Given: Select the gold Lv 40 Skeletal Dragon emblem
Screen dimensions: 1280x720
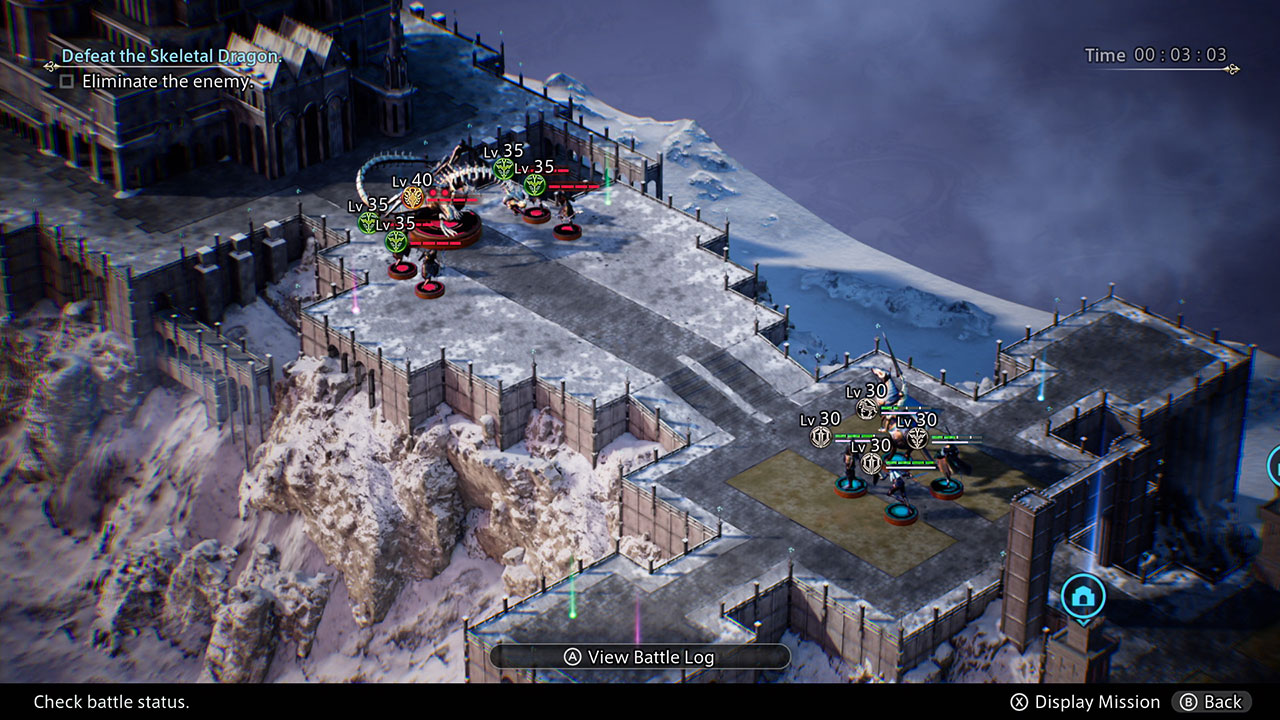Looking at the screenshot, I should (413, 197).
